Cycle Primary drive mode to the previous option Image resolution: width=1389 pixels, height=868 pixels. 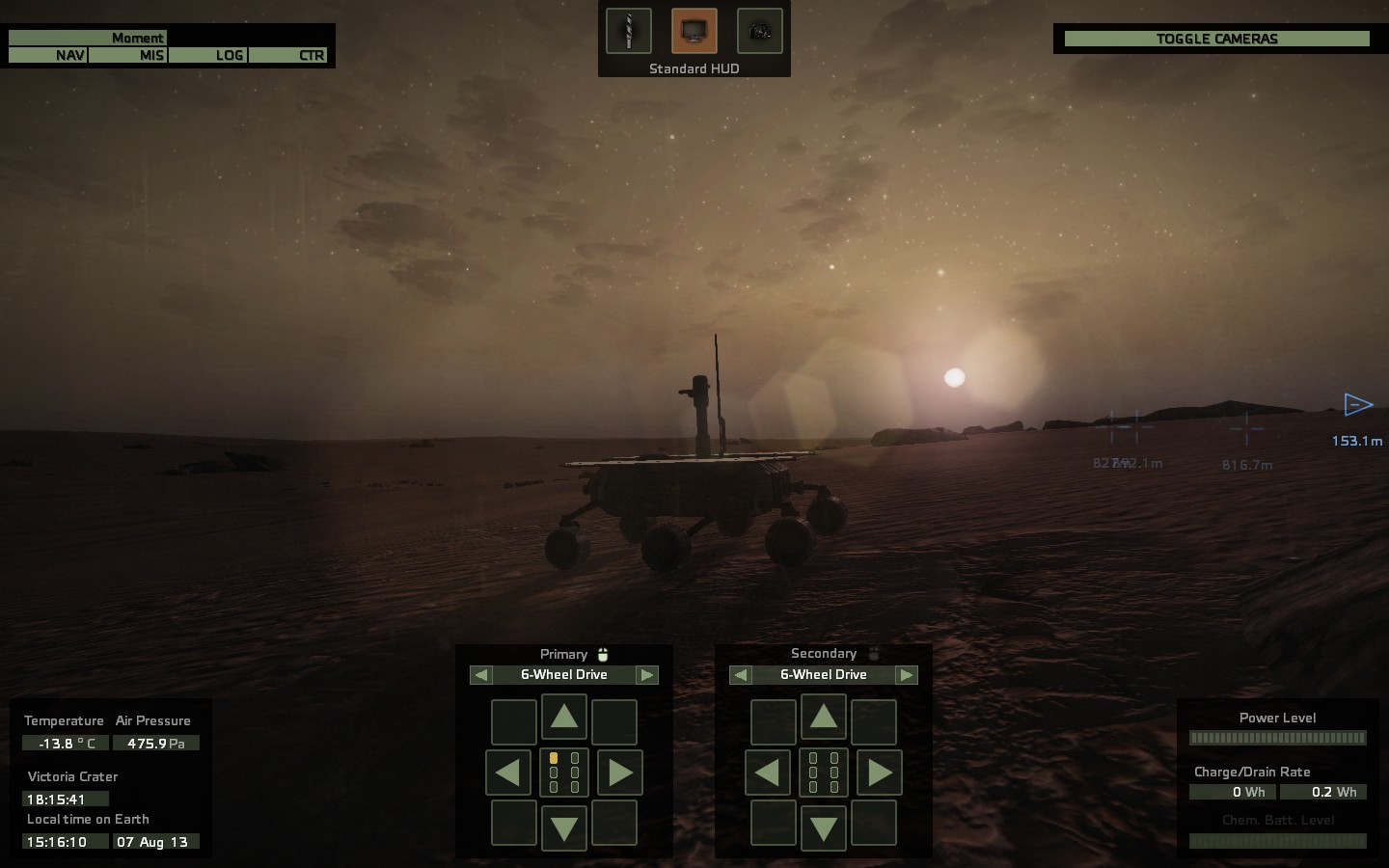click(481, 675)
